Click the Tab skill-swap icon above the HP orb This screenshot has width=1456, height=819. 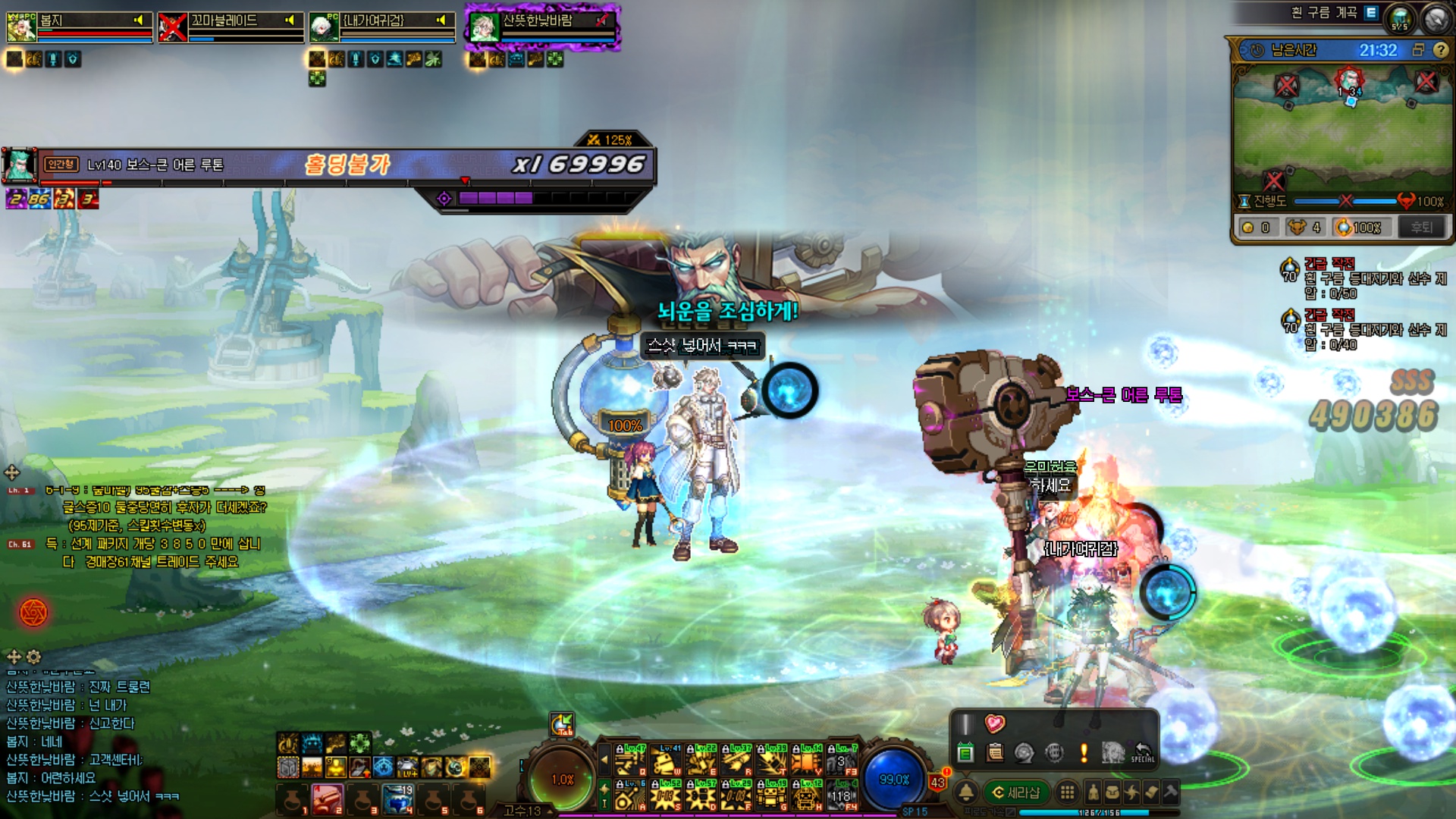tap(562, 724)
